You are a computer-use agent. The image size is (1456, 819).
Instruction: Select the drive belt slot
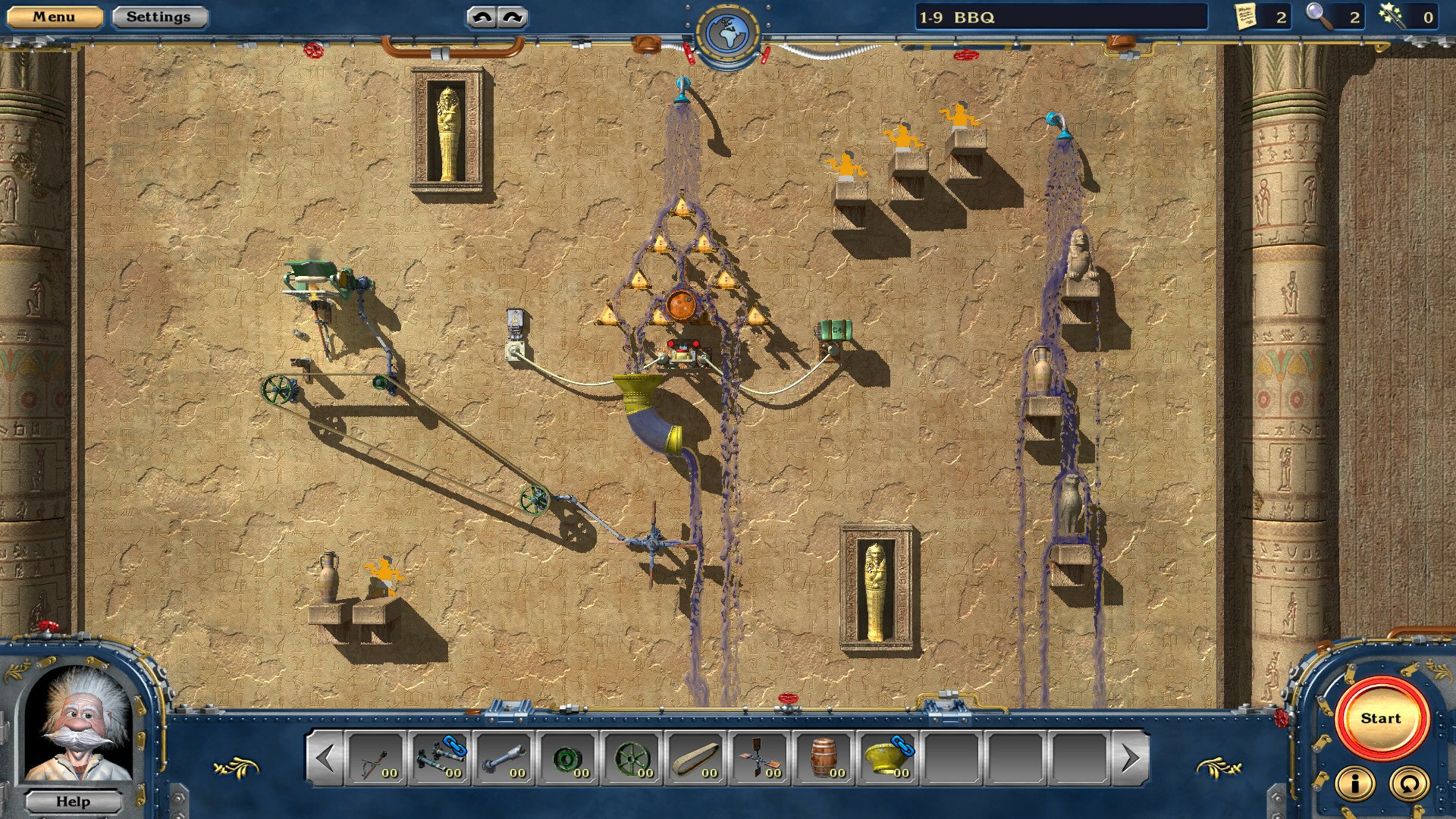(x=695, y=758)
